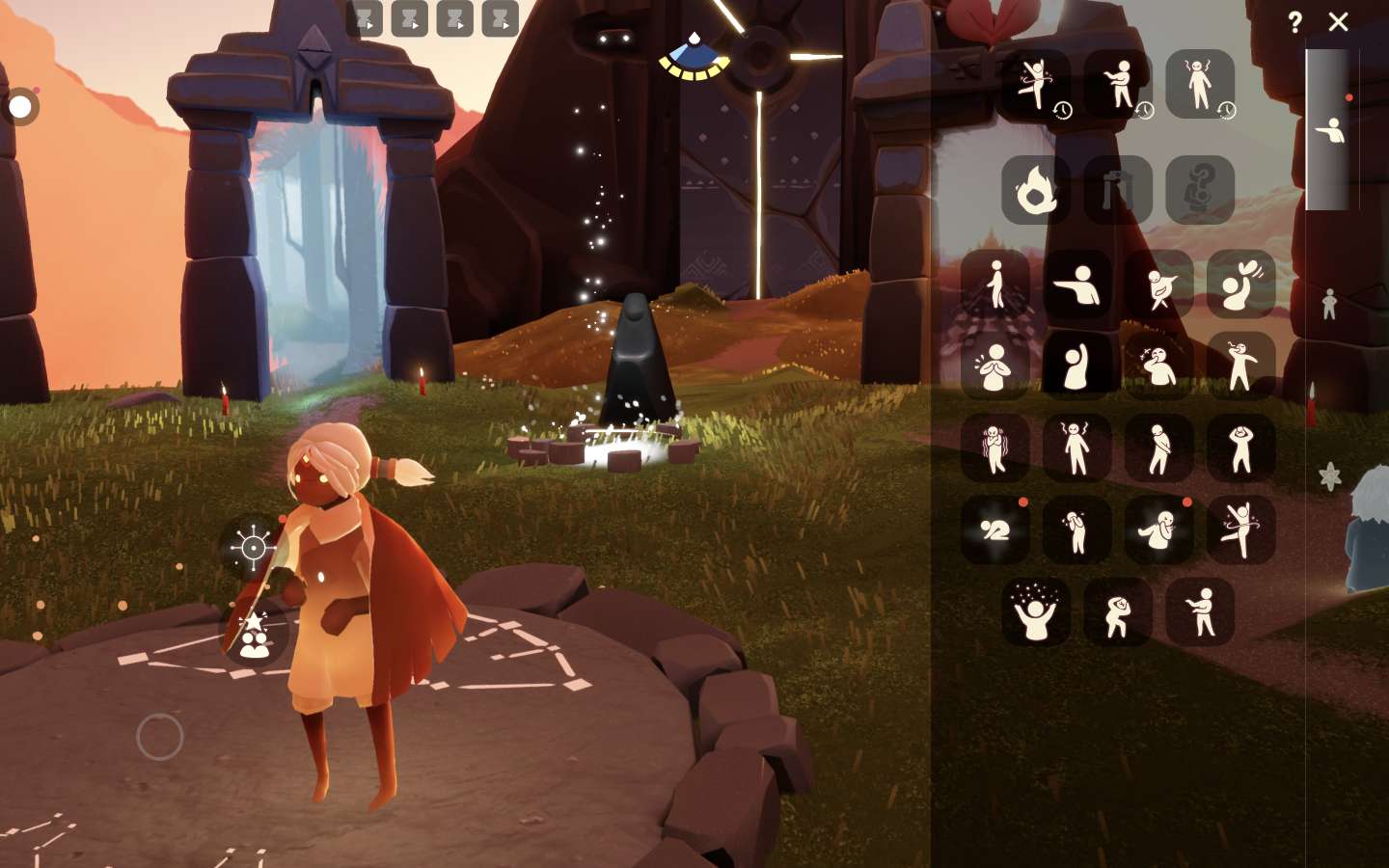Select the blowing kiss emote
1389x868 pixels.
point(1240,285)
